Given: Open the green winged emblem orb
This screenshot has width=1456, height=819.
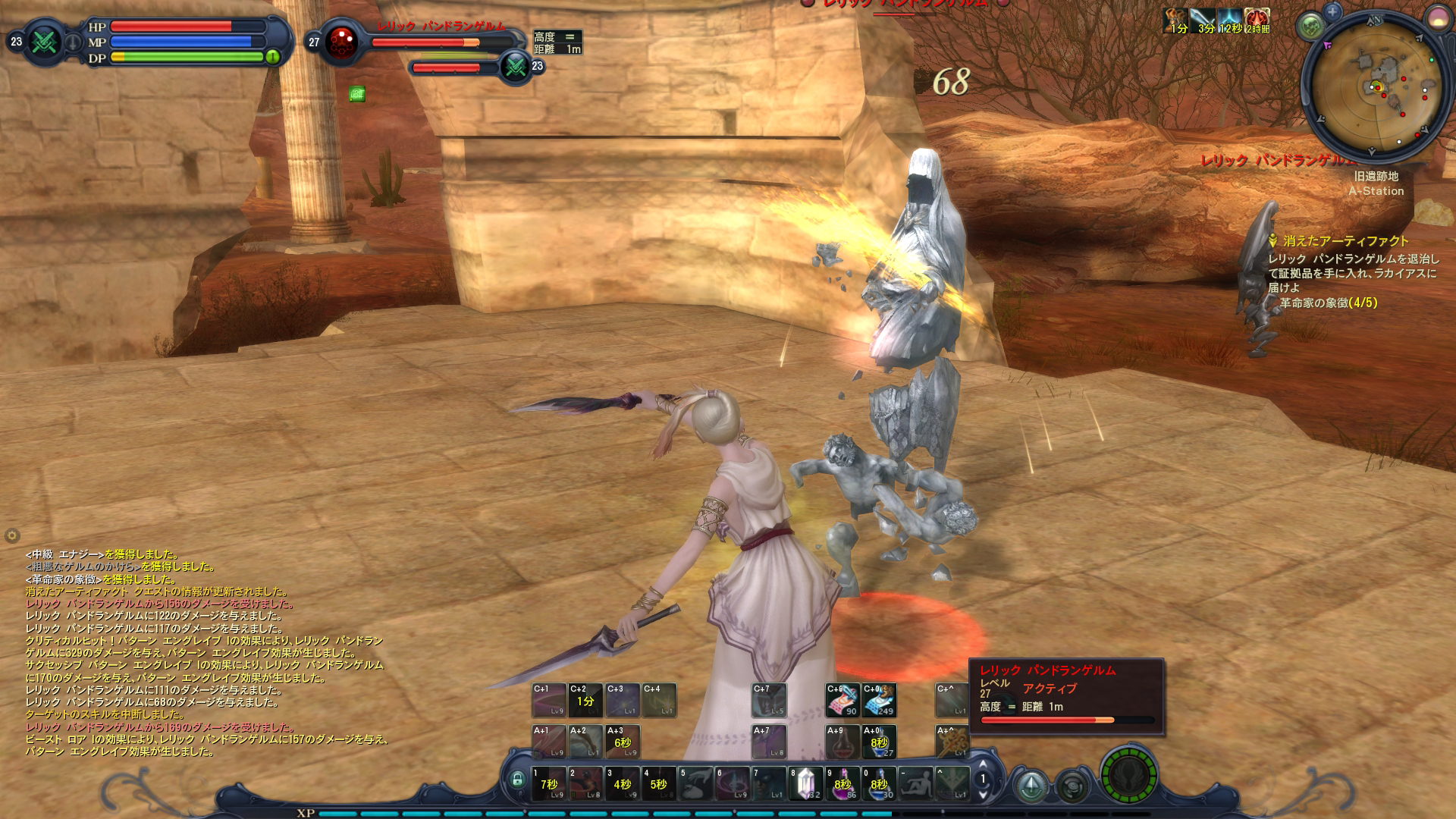Looking at the screenshot, I should (1129, 777).
